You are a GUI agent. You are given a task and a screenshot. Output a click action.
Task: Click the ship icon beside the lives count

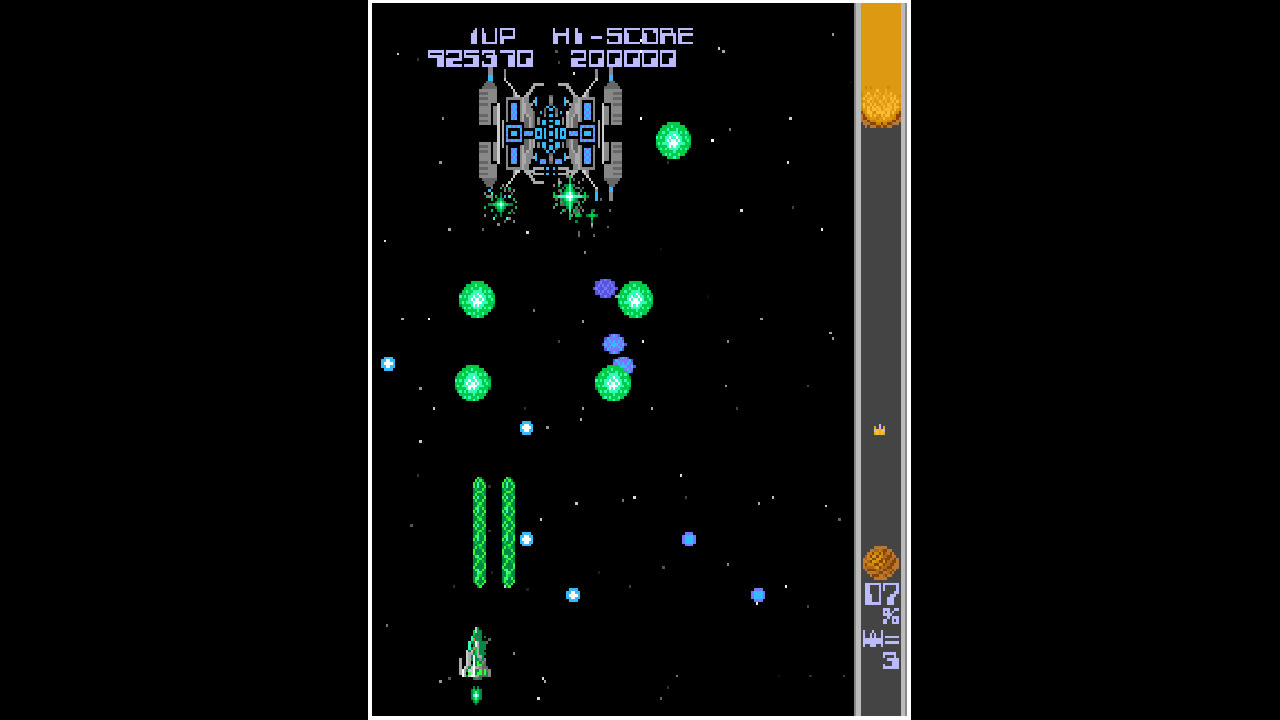click(x=873, y=640)
